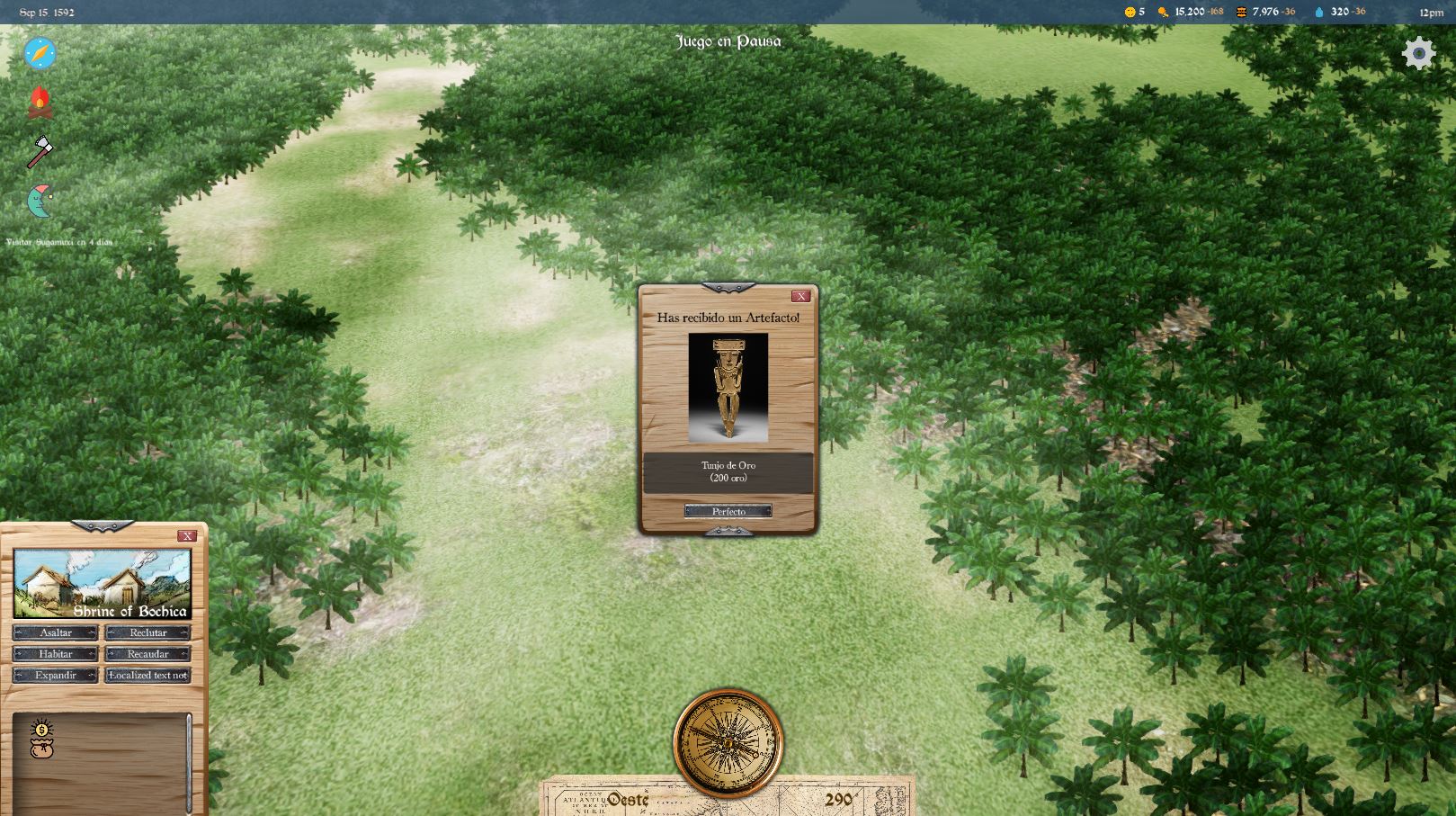Click the Shrine of Bochica picture
The width and height of the screenshot is (1456, 816).
(103, 584)
